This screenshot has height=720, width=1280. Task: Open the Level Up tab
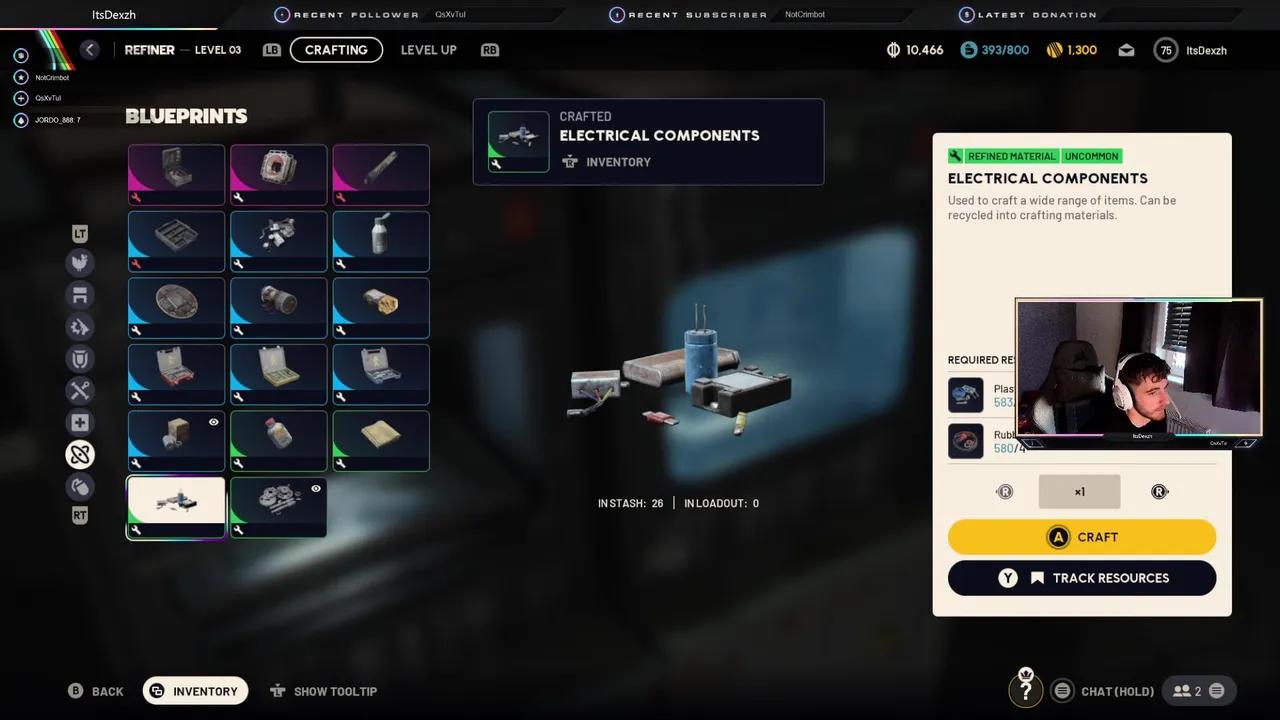[x=428, y=49]
